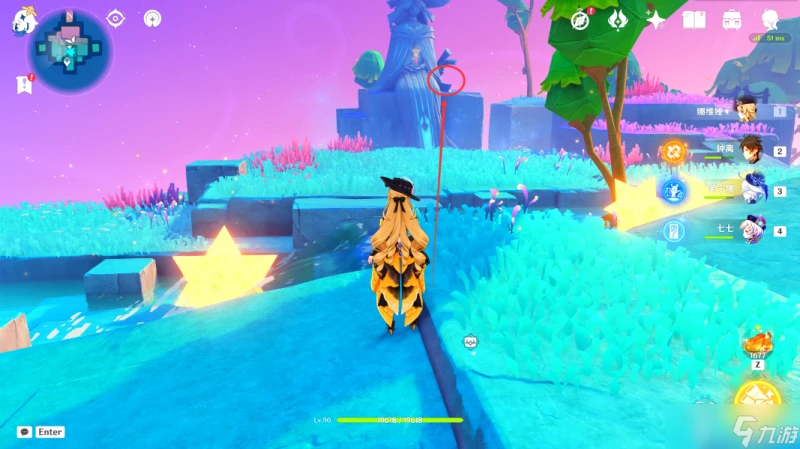Open the character profile head icon
The image size is (800, 449).
[x=770, y=19]
